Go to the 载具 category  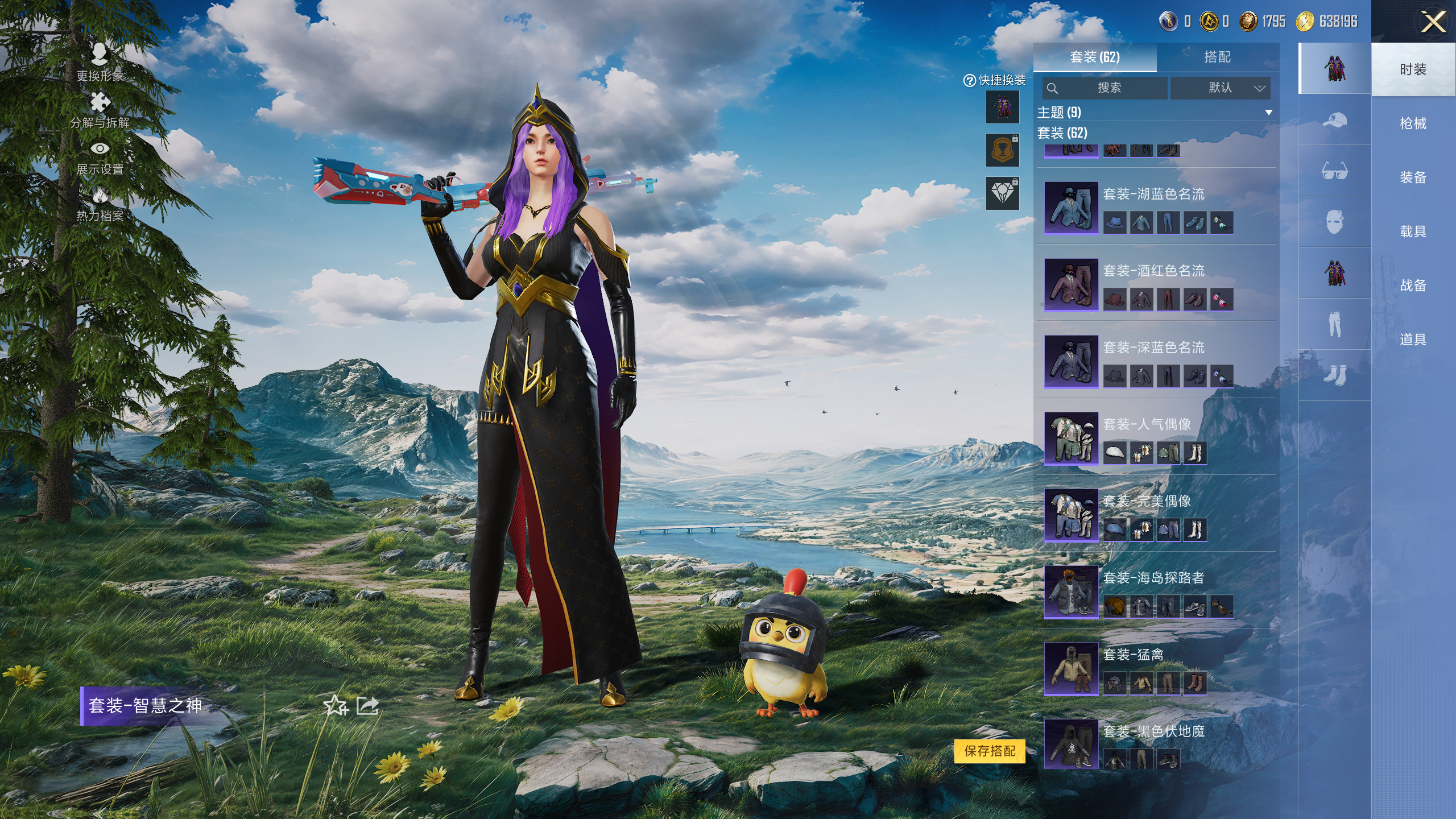coord(1413,231)
